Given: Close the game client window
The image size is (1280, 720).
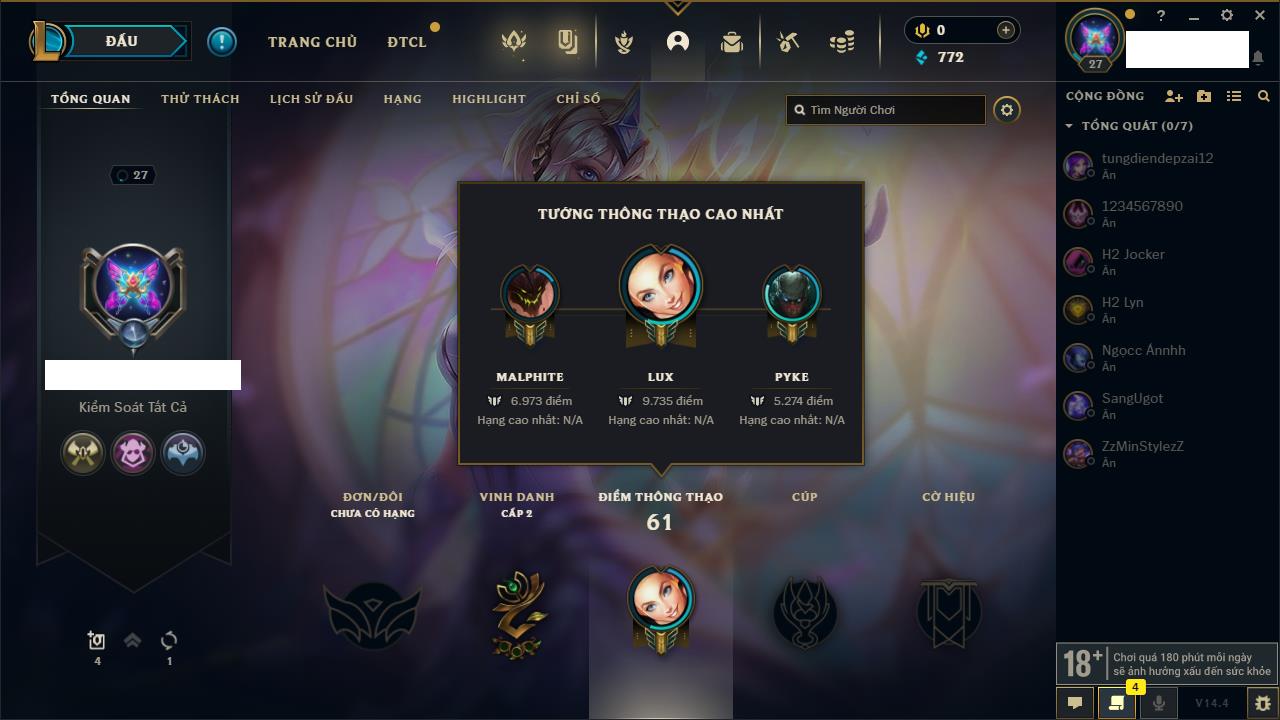Looking at the screenshot, I should [x=1260, y=16].
